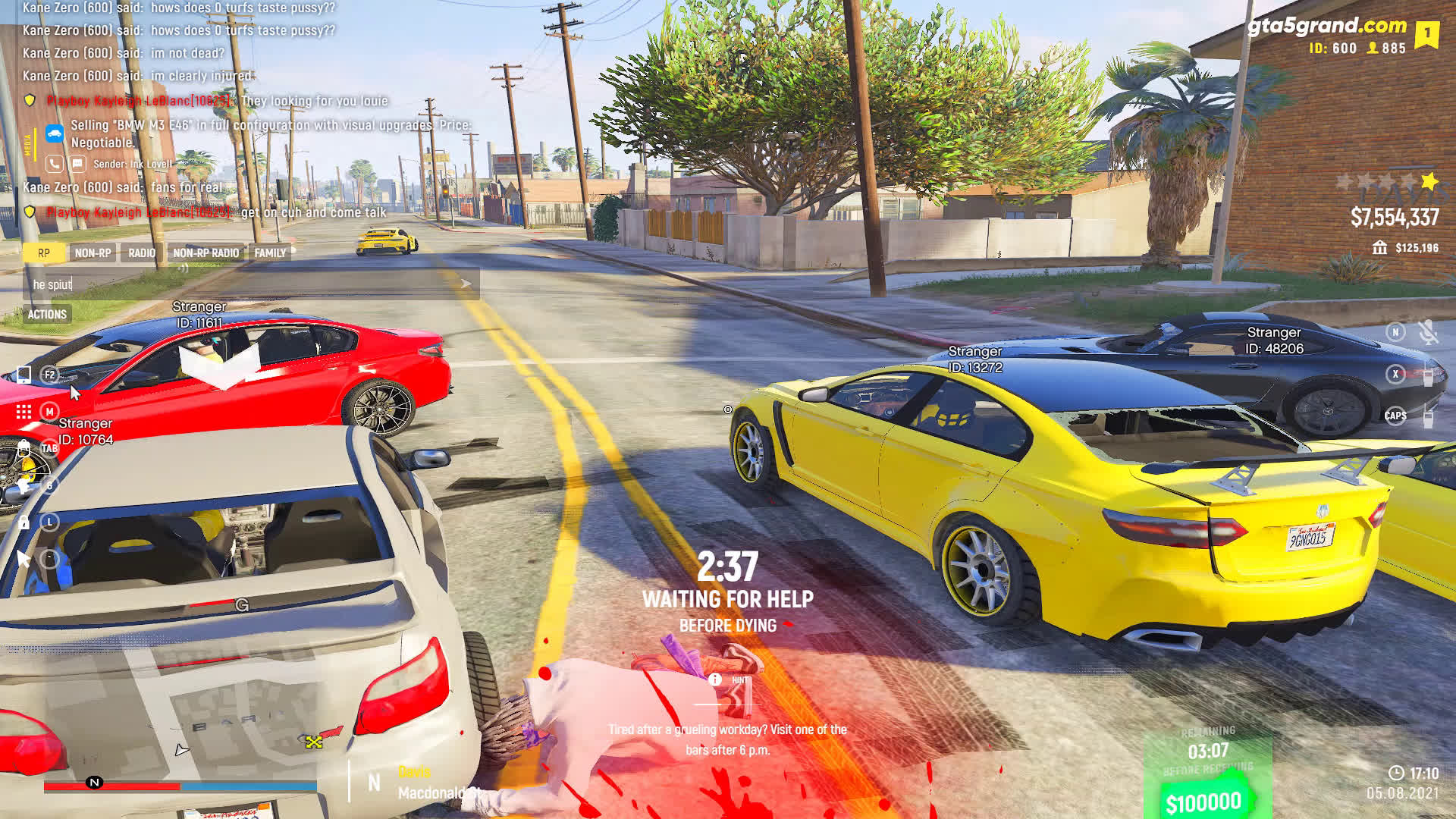Switch to the FAMILY chat tab
The image size is (1456, 819).
point(270,253)
